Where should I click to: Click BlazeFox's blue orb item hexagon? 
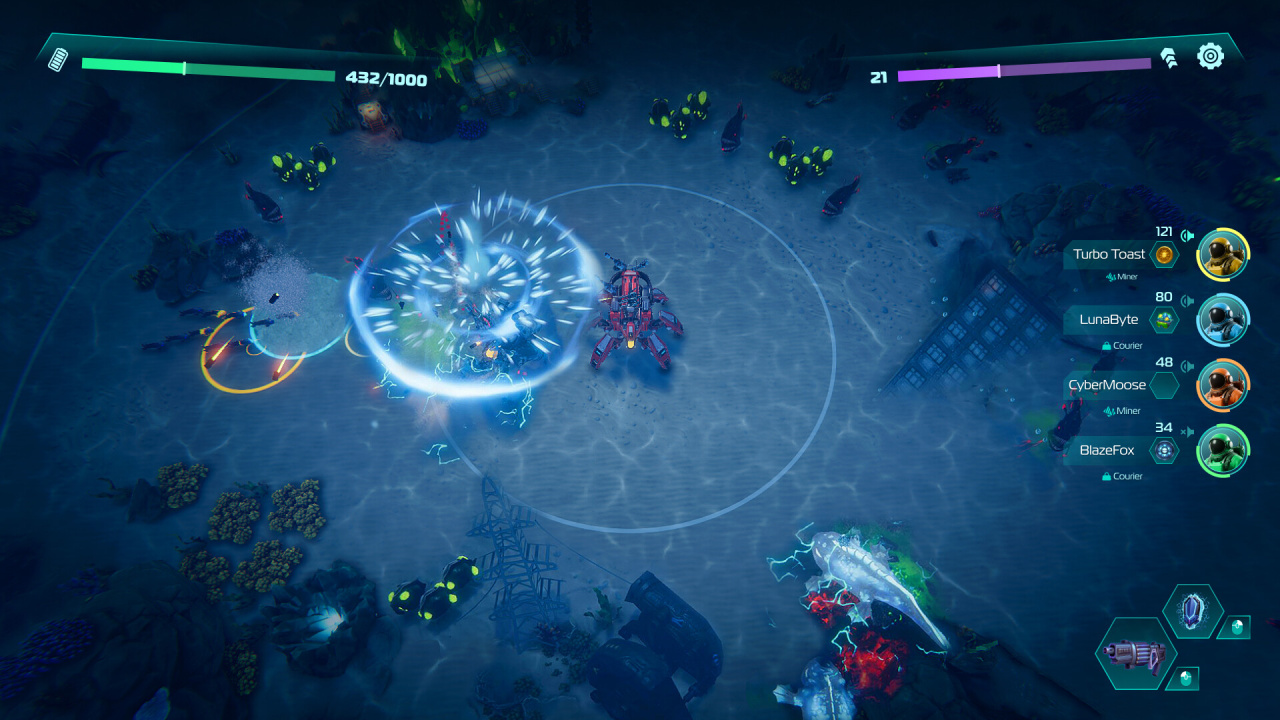pyautogui.click(x=1164, y=451)
